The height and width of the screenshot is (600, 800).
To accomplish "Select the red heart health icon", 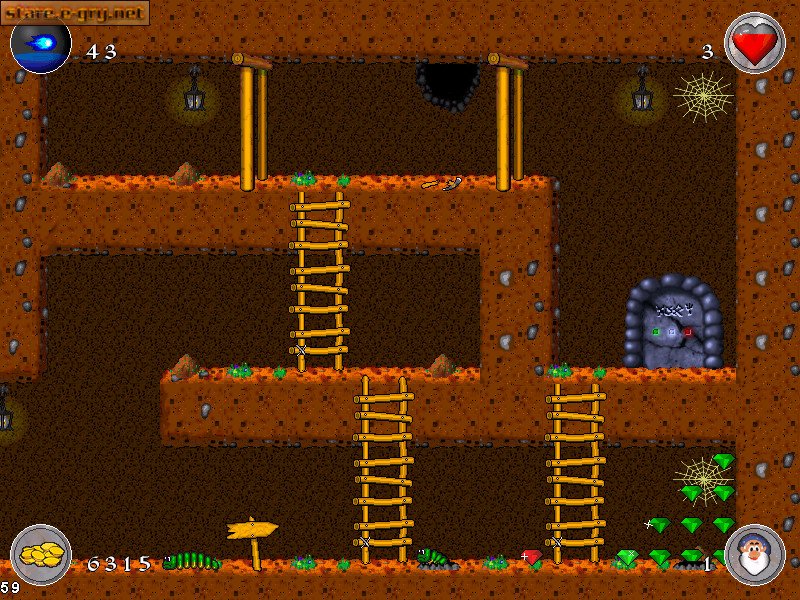I will point(753,43).
